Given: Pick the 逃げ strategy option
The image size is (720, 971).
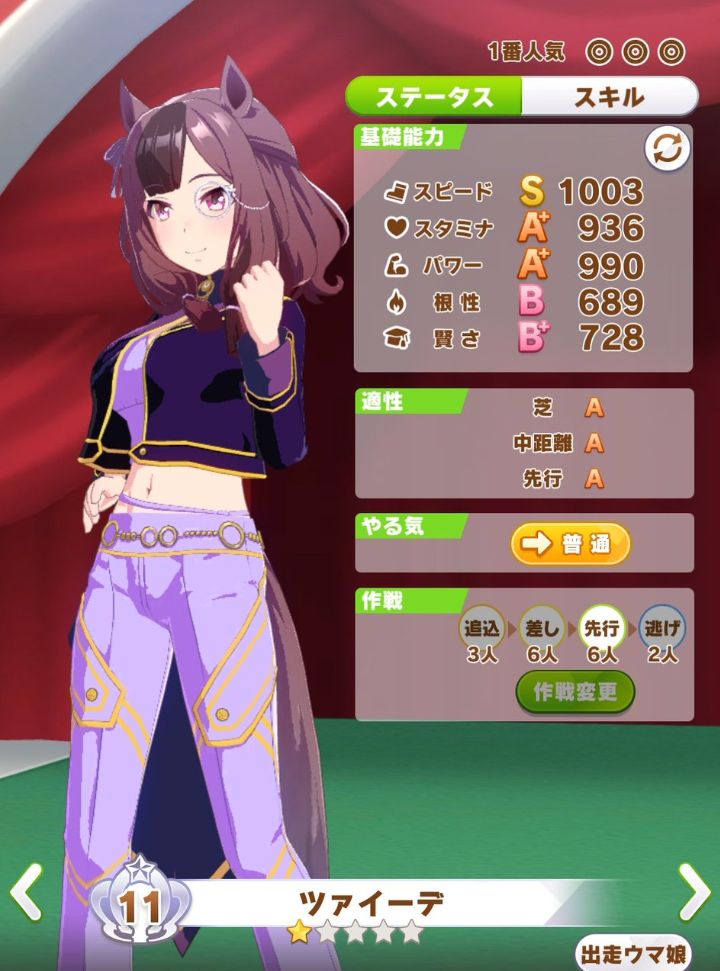Looking at the screenshot, I should [x=661, y=629].
